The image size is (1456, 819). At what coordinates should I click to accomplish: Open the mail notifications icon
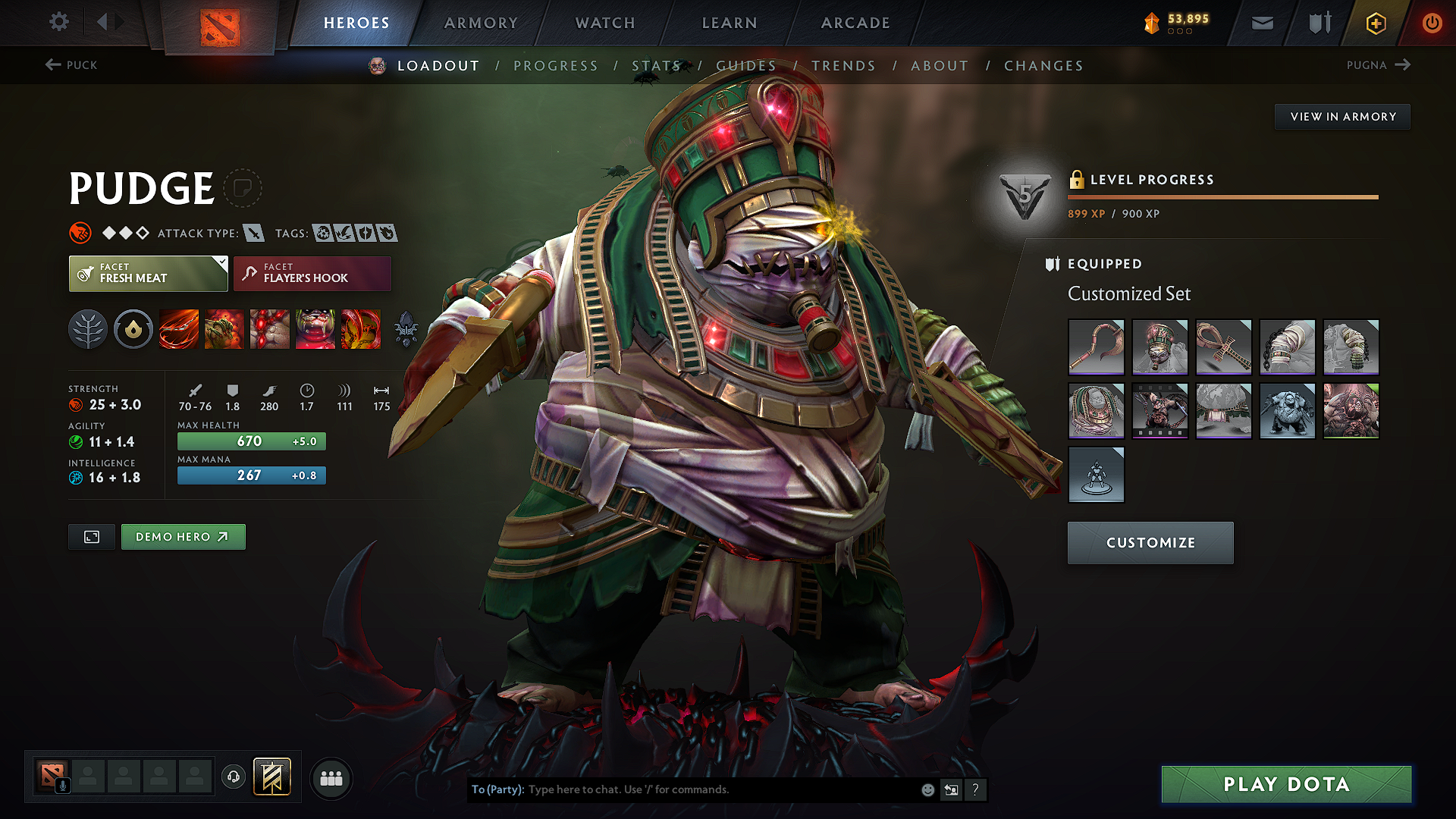pos(1261,23)
